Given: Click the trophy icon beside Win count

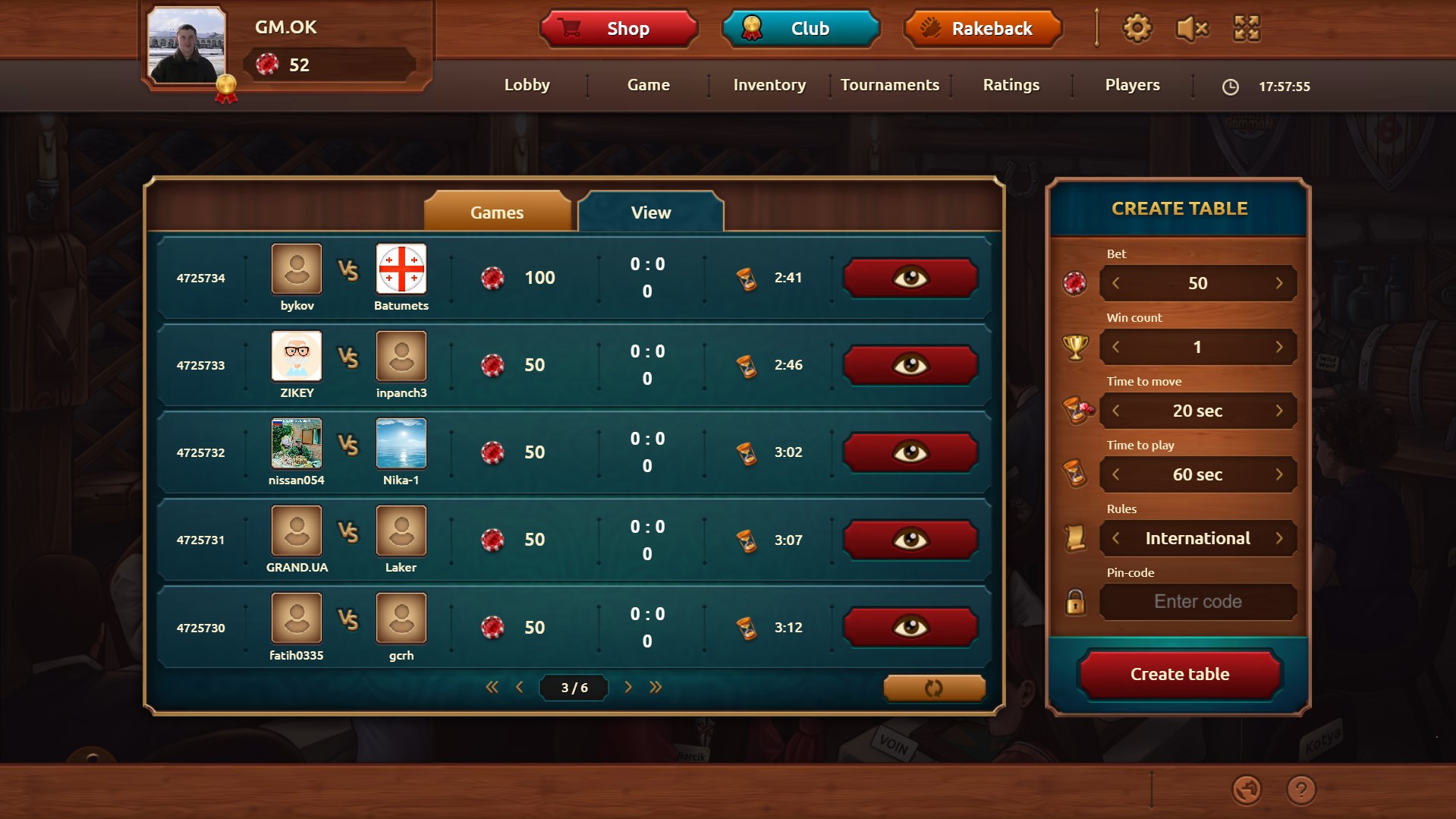Looking at the screenshot, I should click(1075, 347).
